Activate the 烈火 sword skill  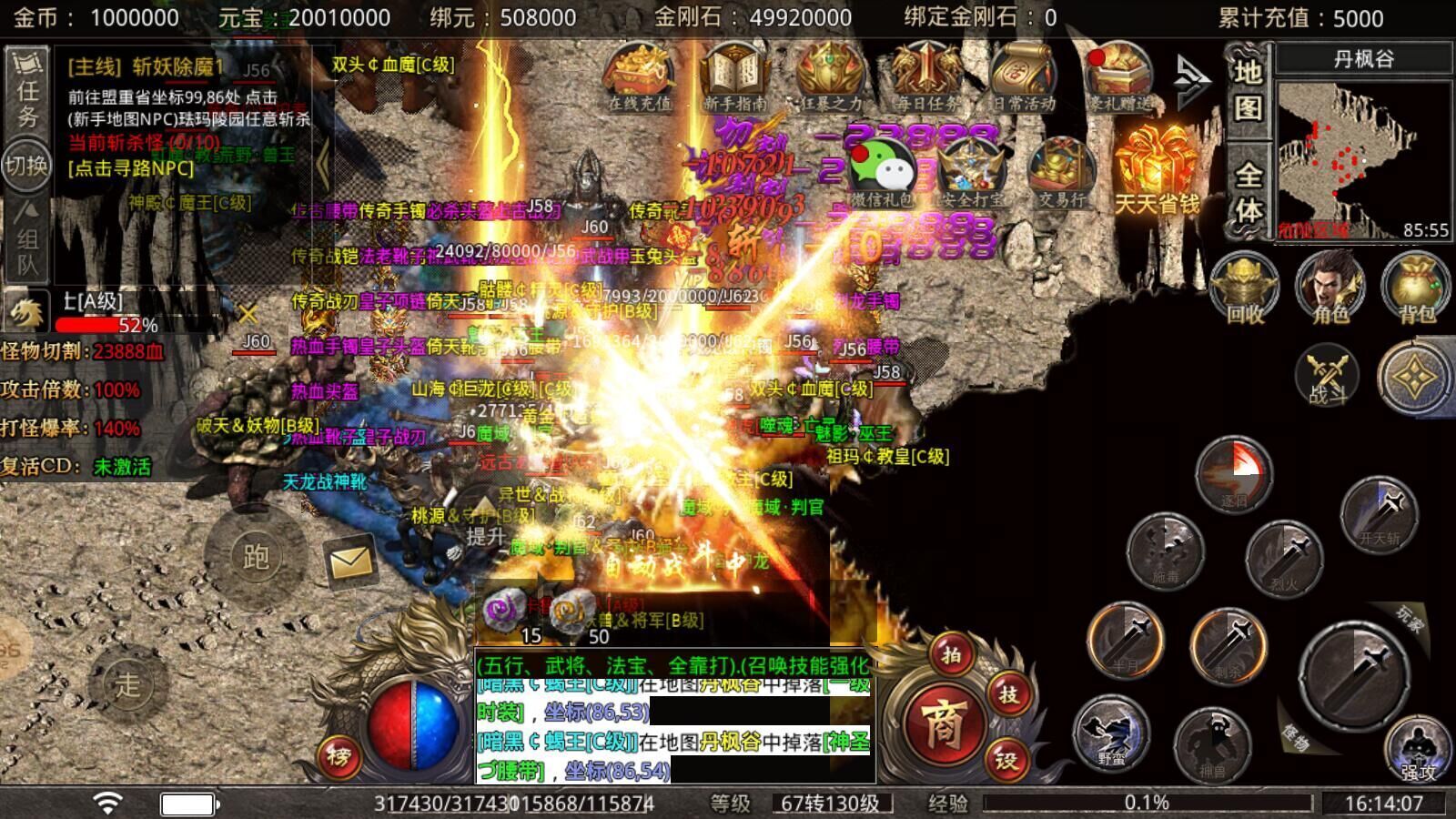[1284, 557]
